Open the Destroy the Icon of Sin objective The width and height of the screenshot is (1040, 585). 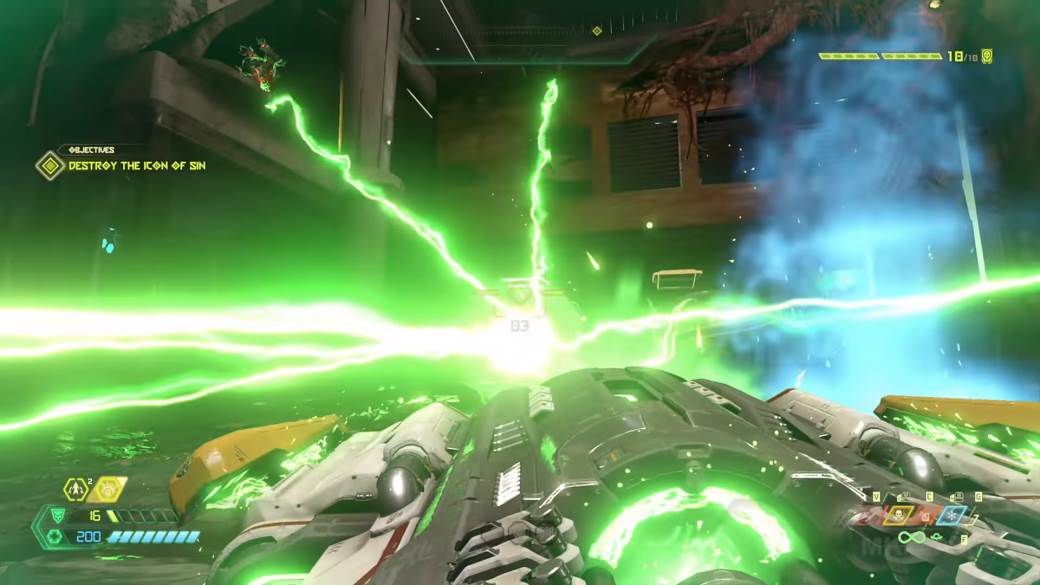tap(137, 165)
